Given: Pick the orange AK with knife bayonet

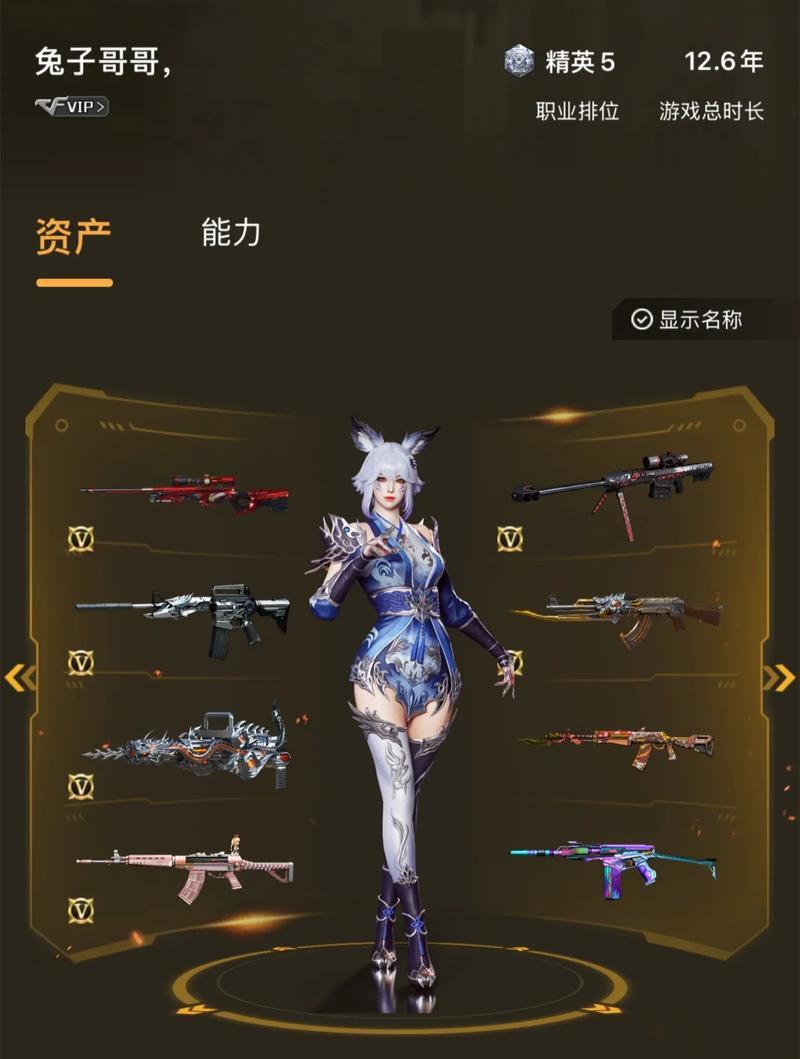Looking at the screenshot, I should pyautogui.click(x=616, y=745).
